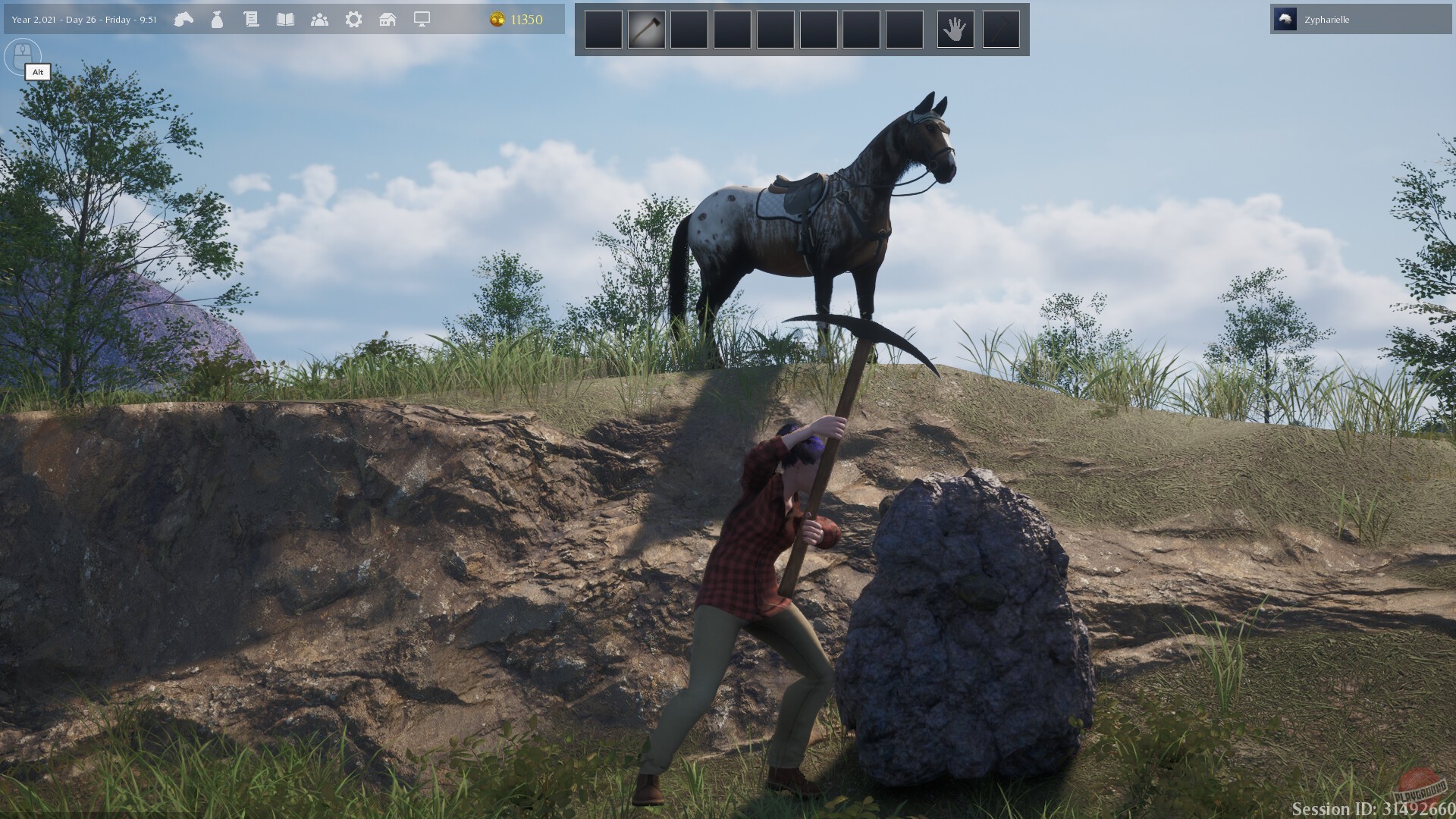Click the gold coin currency counter
The height and width of the screenshot is (819, 1456).
498,20
